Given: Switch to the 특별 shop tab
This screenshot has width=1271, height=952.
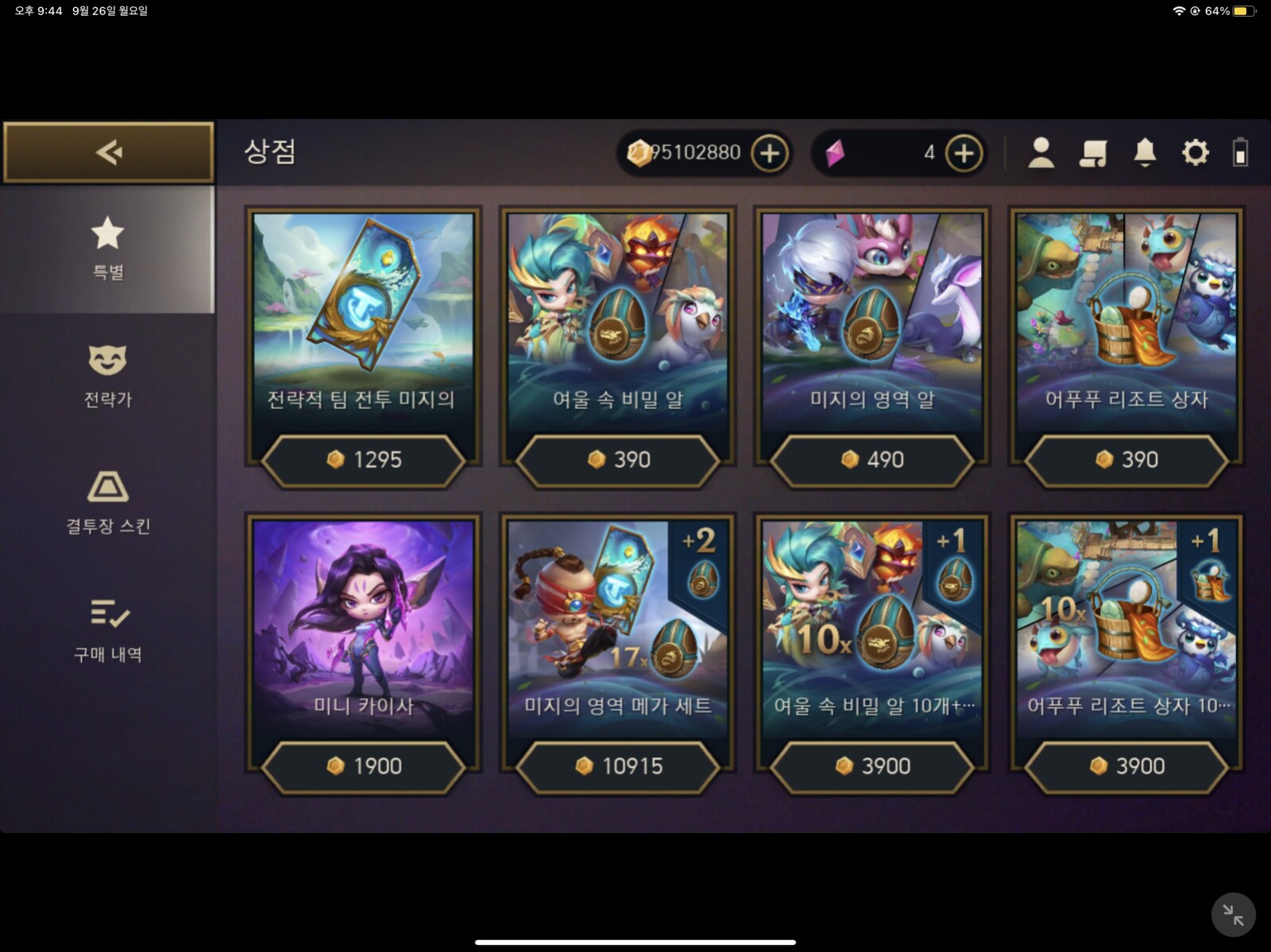Looking at the screenshot, I should tap(108, 249).
